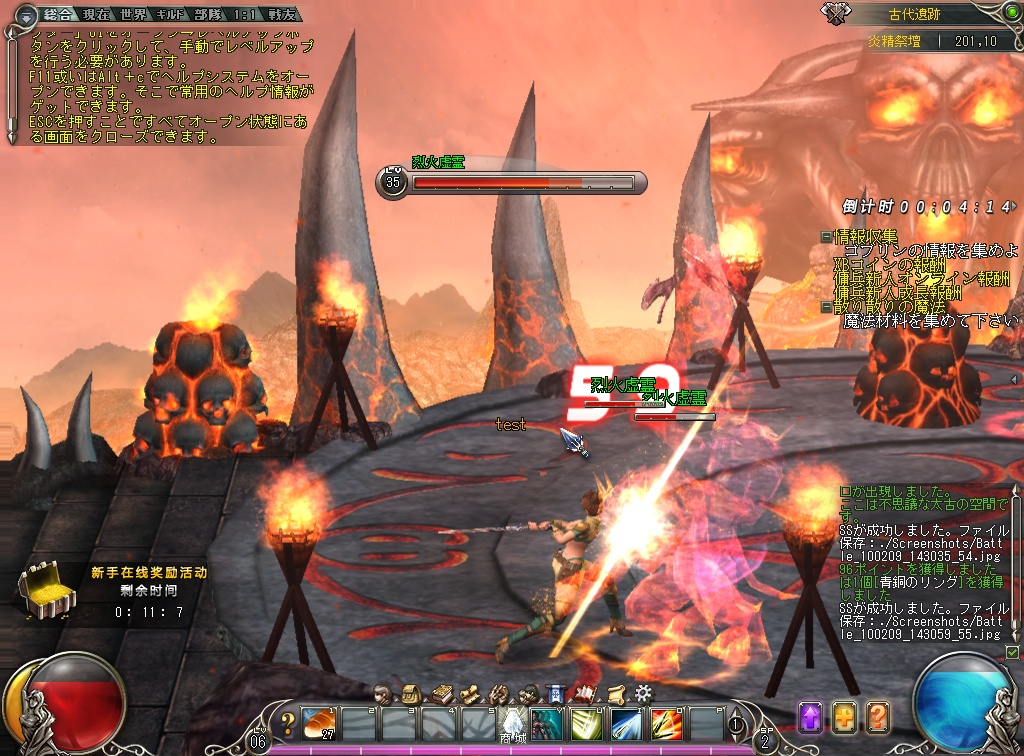Open the ギルド chat tab
The image size is (1024, 756).
(172, 17)
